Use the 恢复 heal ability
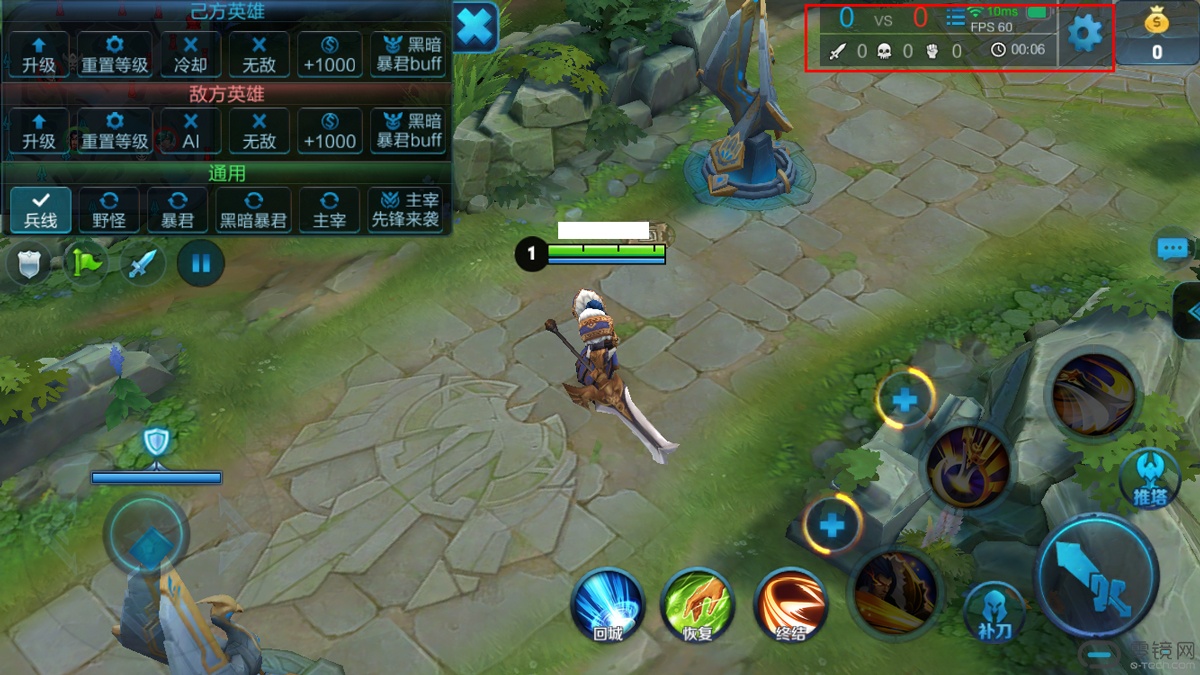 698,605
